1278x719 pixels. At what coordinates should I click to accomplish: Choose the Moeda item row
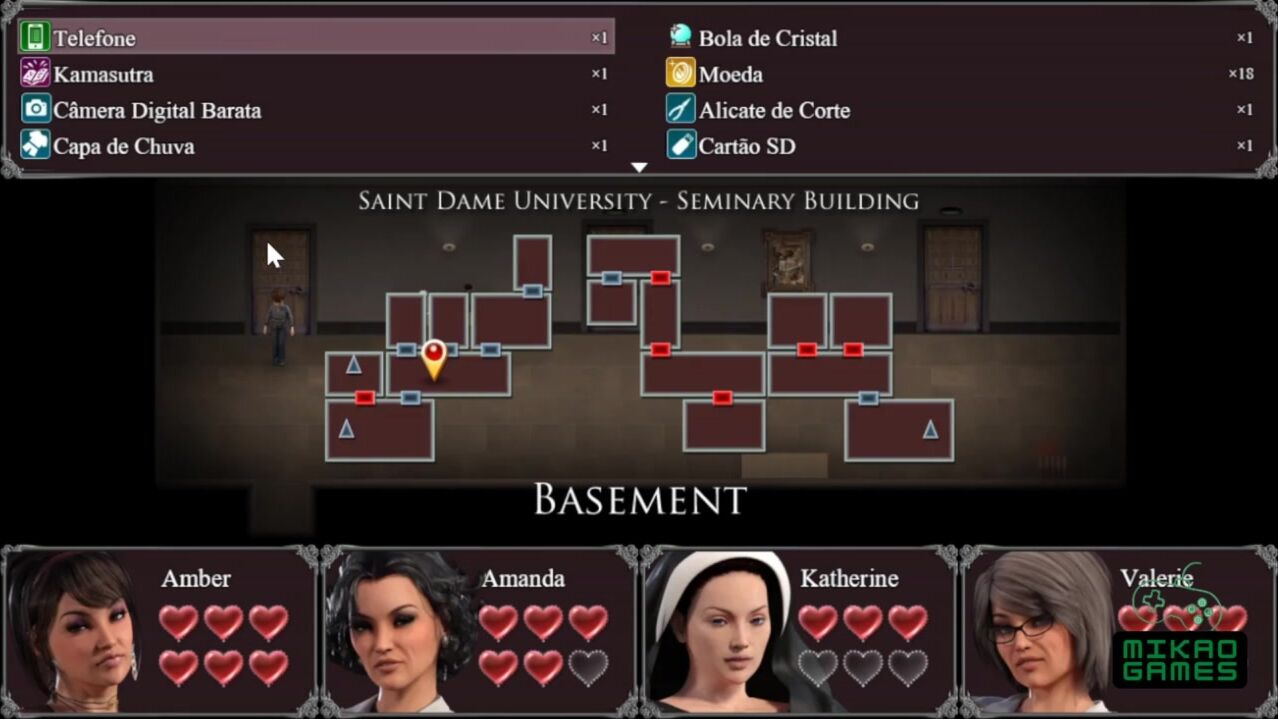click(x=960, y=74)
